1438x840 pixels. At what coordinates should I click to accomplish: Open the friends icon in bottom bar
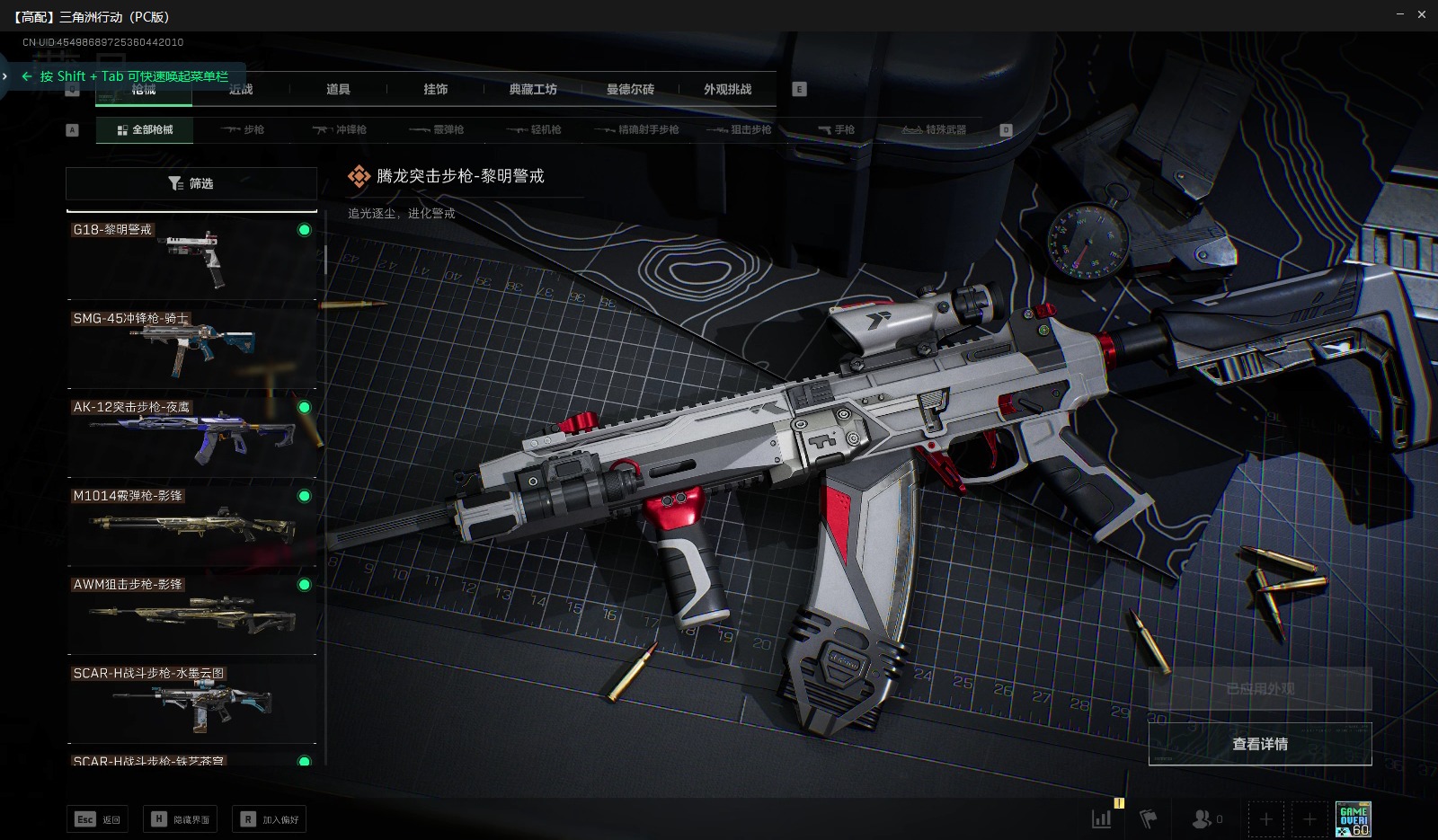click(x=1202, y=818)
